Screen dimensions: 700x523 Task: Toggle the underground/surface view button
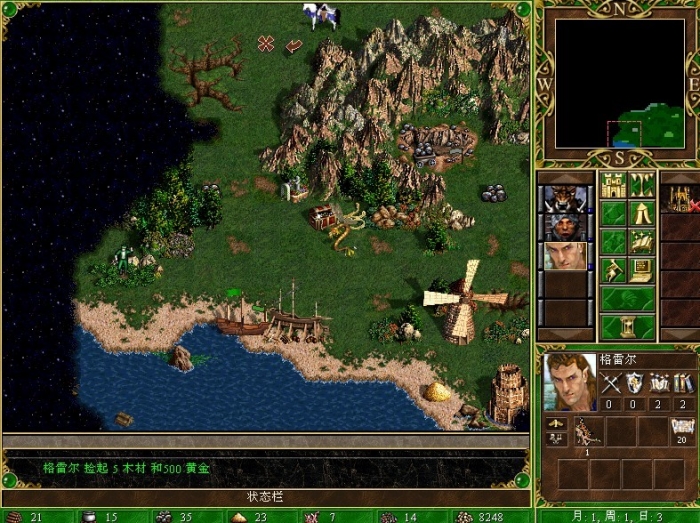[642, 185]
